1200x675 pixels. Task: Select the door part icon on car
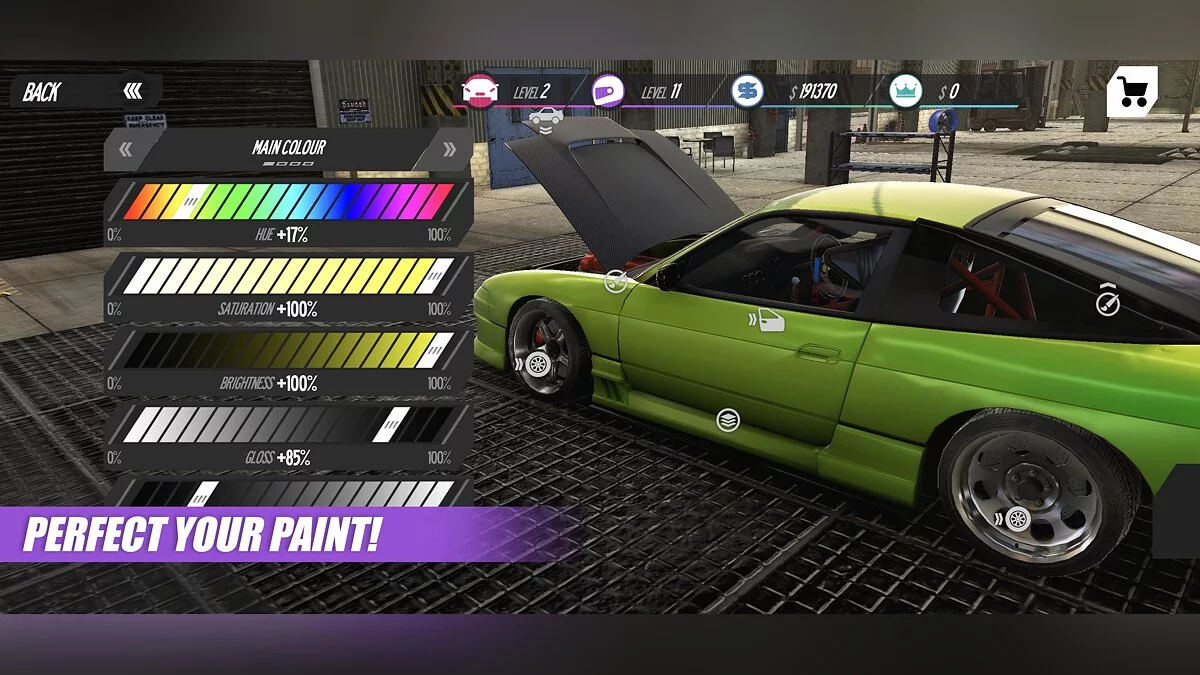[x=770, y=320]
